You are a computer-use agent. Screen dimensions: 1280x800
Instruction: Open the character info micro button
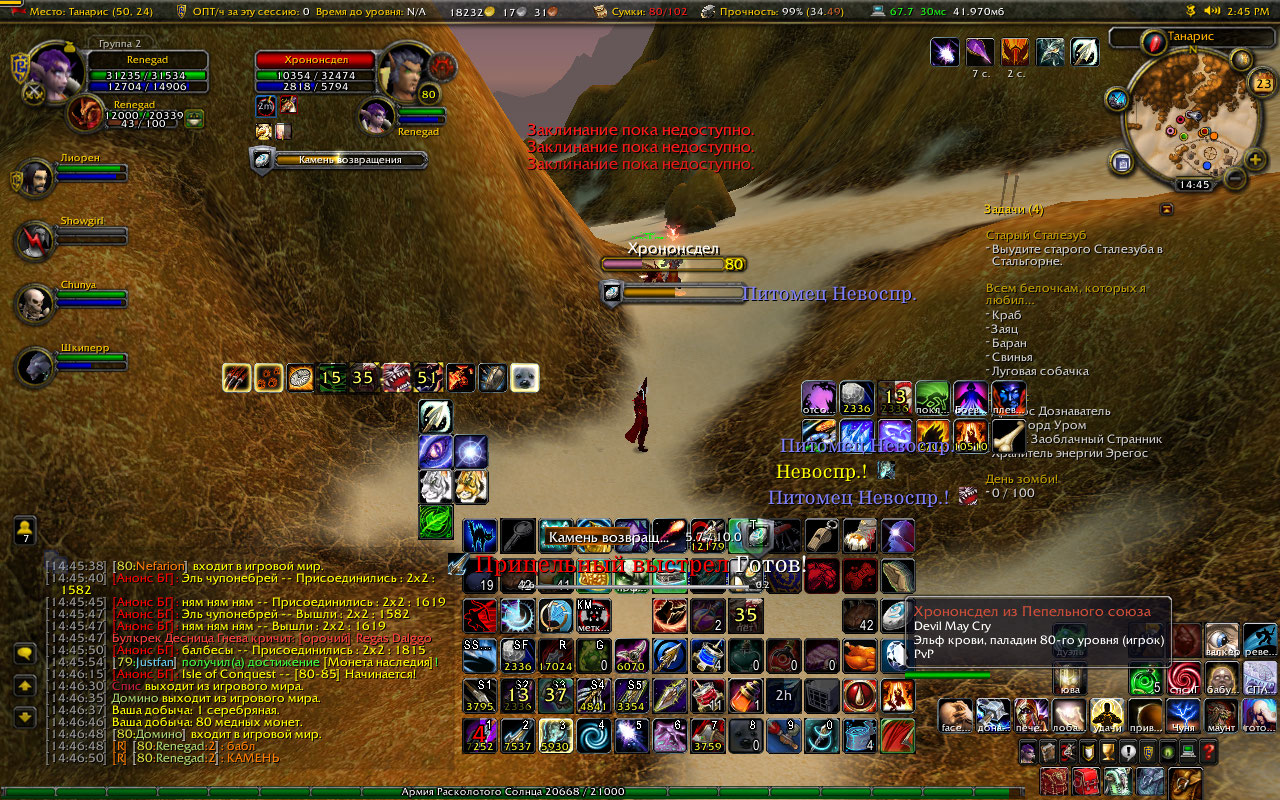pos(1027,752)
